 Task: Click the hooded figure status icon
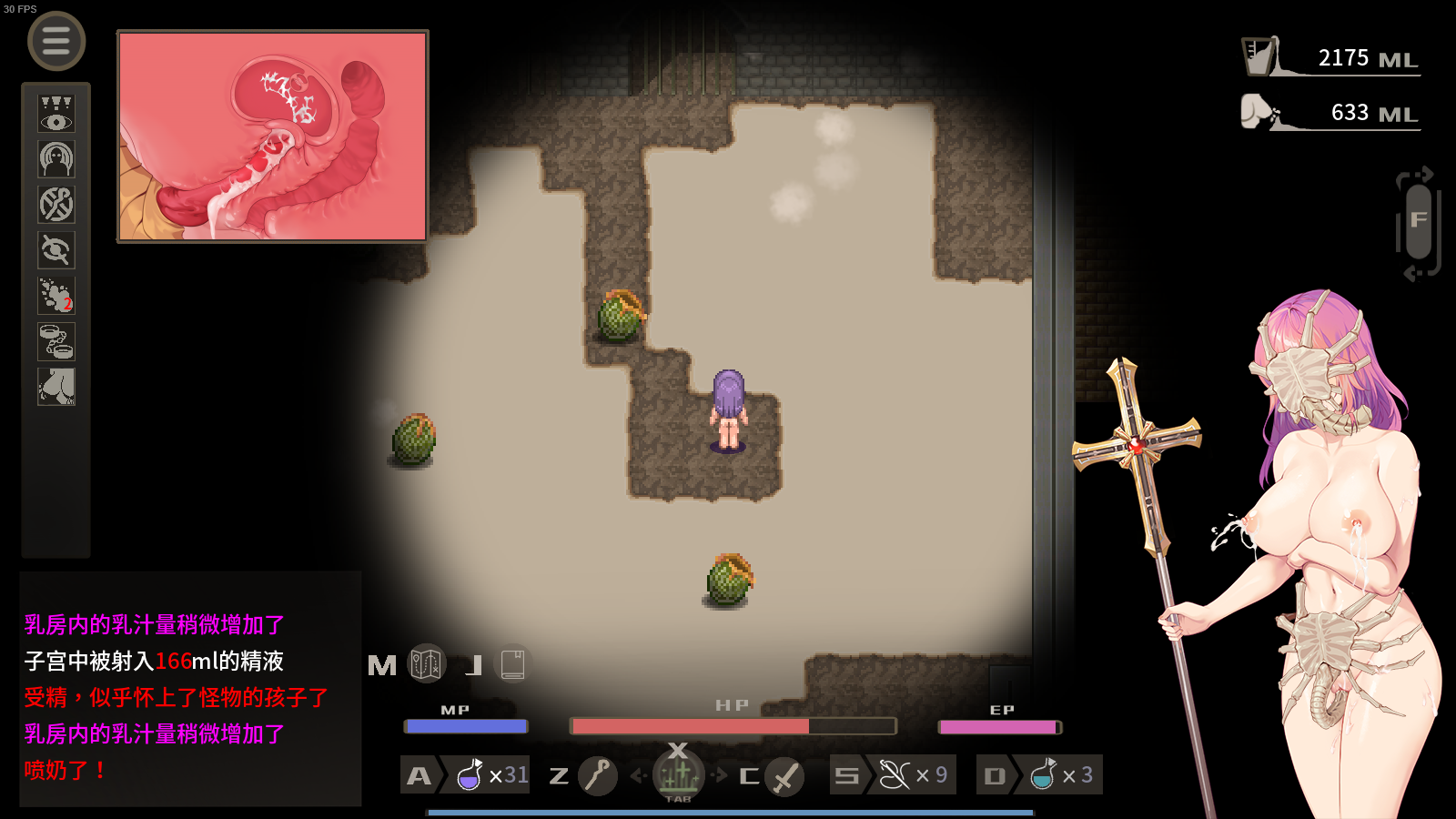pos(56,159)
